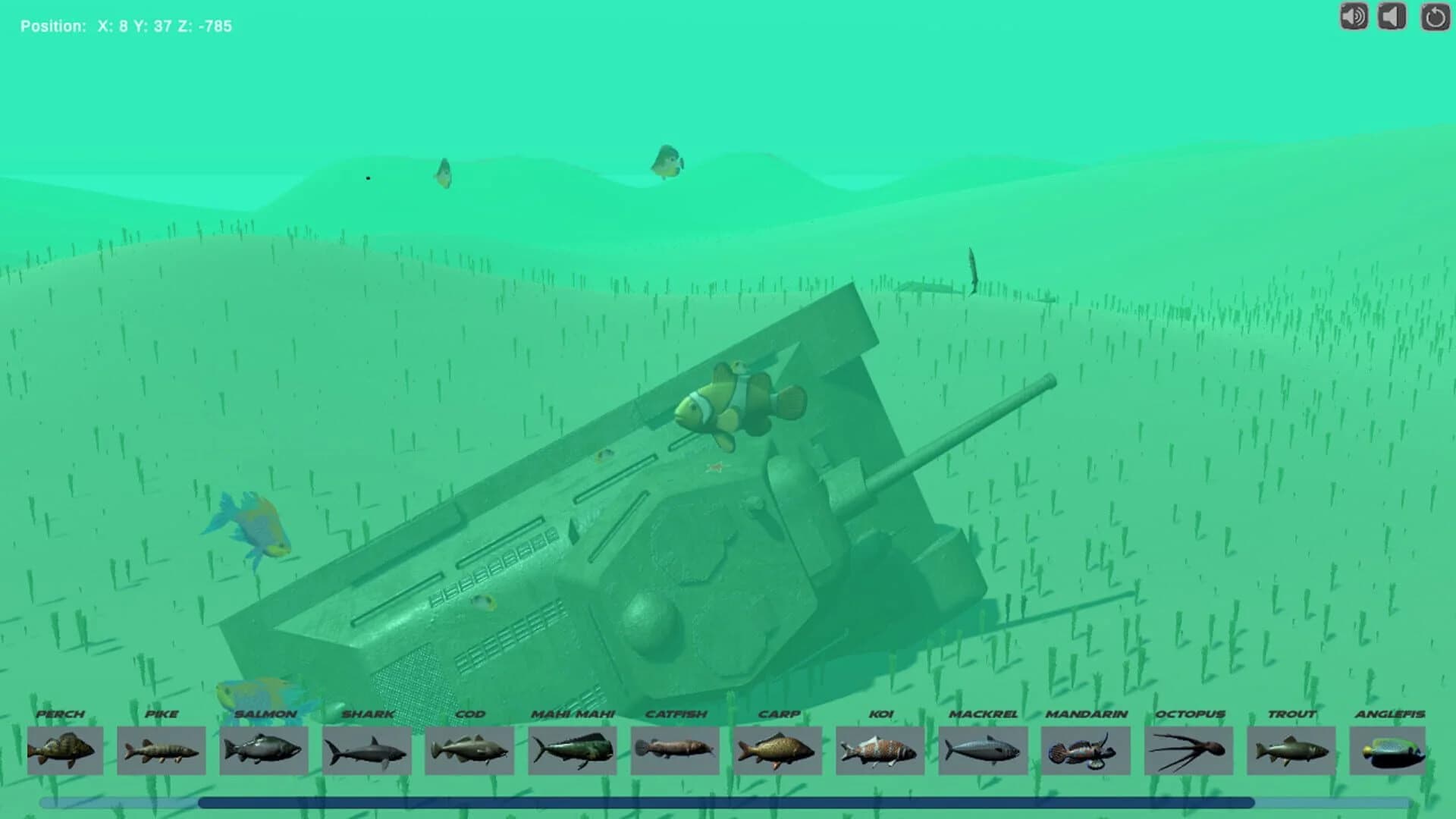Select the Salmon fish icon
The image size is (1456, 819).
point(264,749)
